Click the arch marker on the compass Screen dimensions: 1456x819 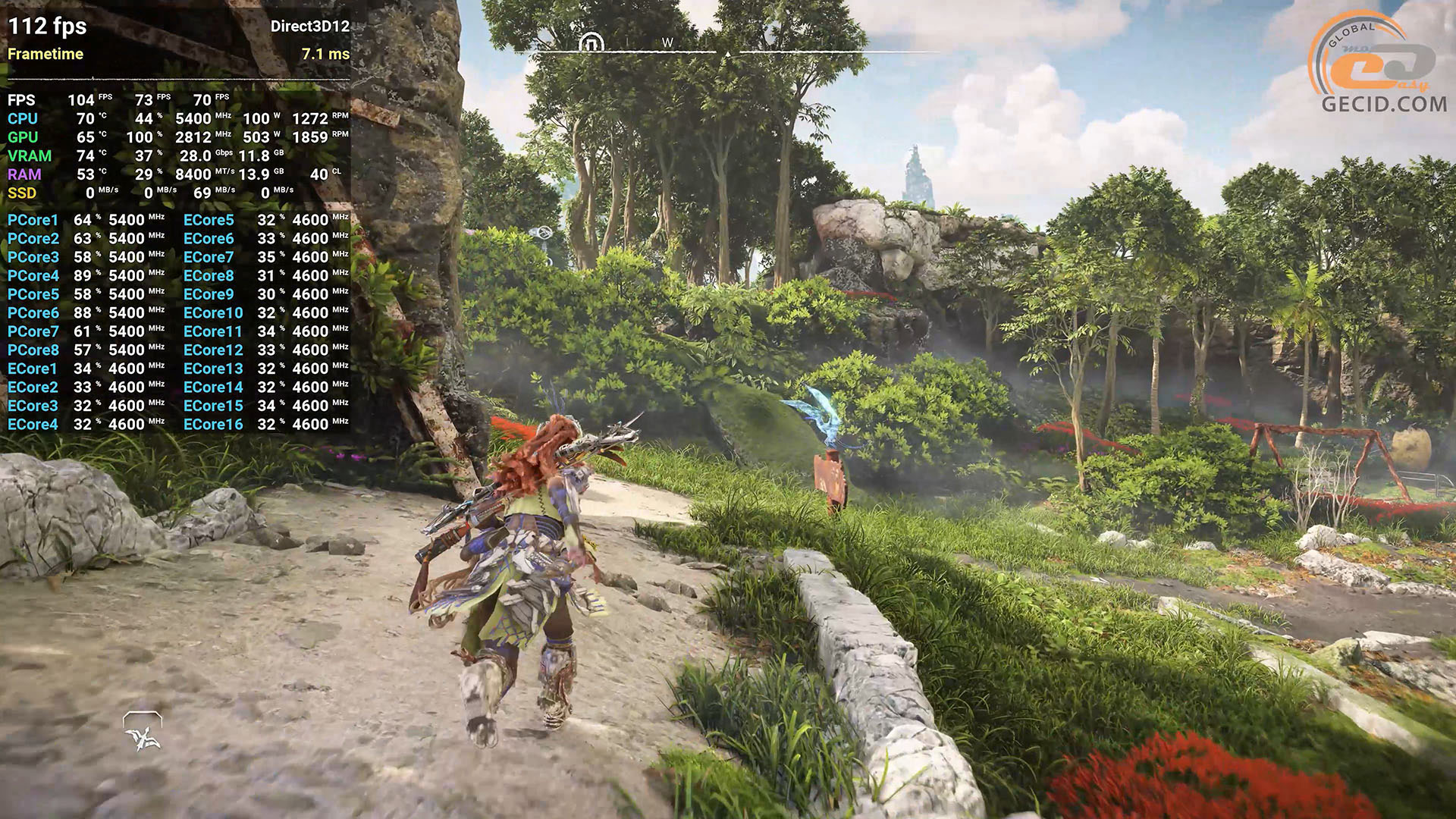(x=591, y=42)
